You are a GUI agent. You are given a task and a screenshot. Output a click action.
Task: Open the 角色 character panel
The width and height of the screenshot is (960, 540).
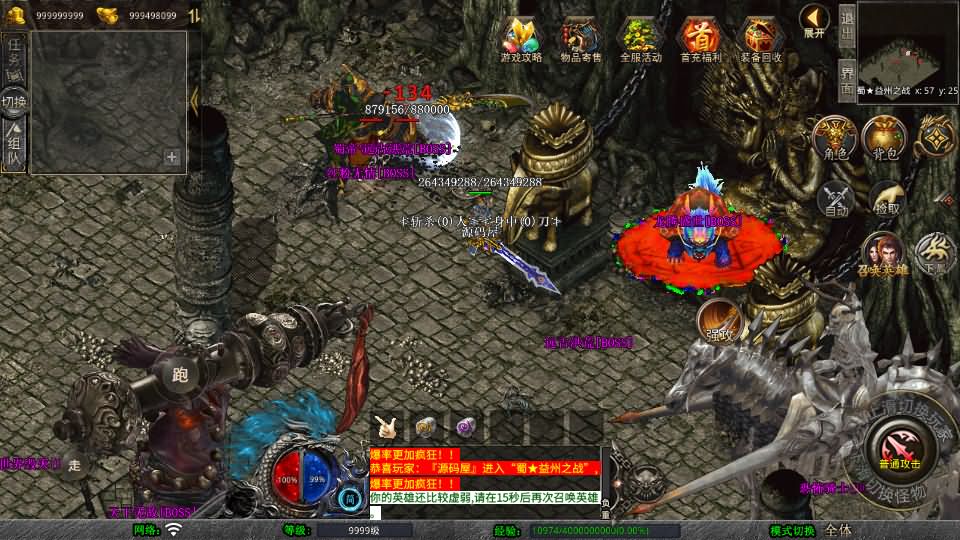coord(833,138)
